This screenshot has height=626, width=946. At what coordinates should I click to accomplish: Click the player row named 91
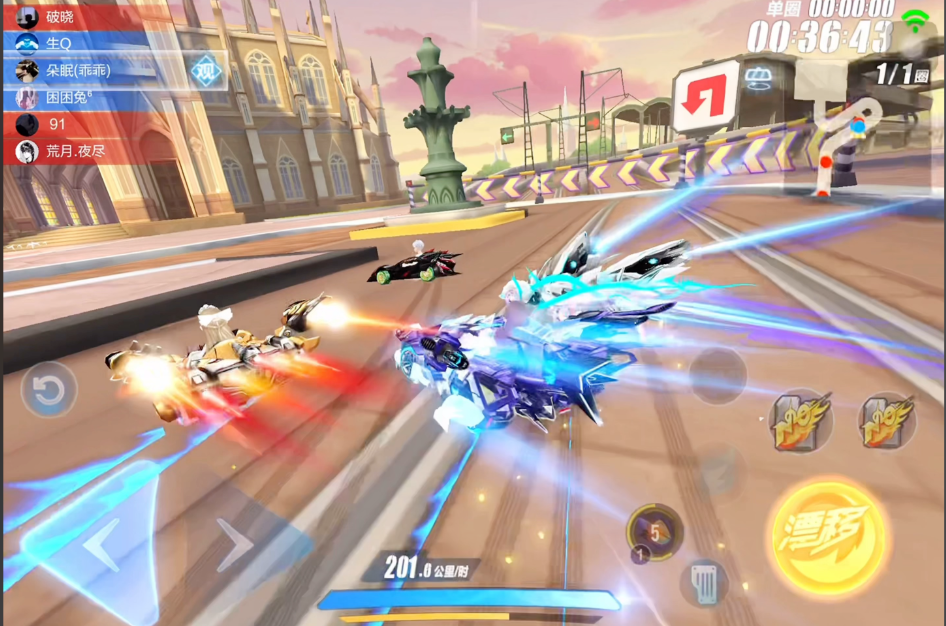click(x=75, y=124)
